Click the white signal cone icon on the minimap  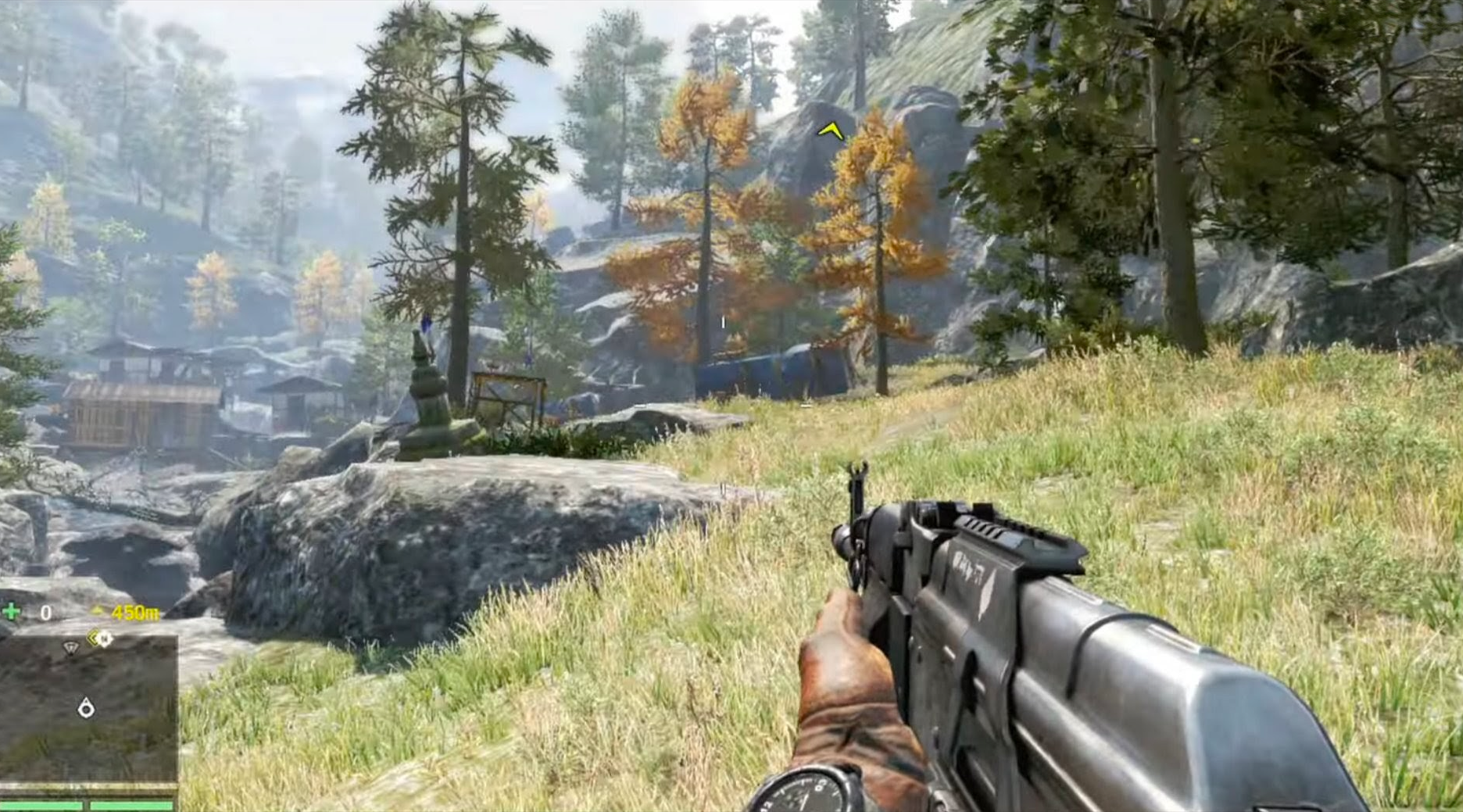point(70,647)
